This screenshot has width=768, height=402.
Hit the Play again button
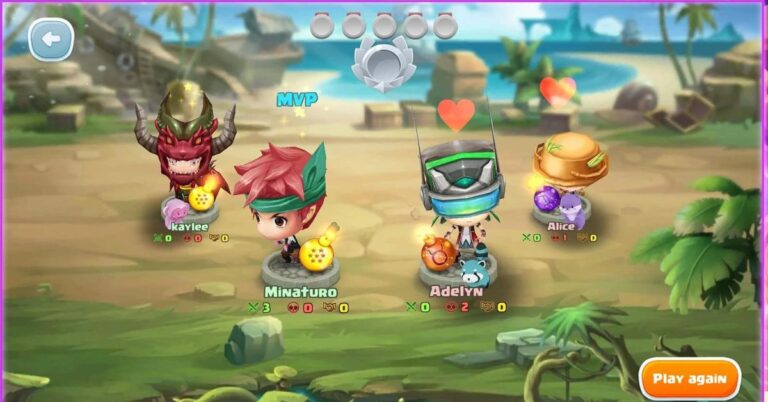690,379
